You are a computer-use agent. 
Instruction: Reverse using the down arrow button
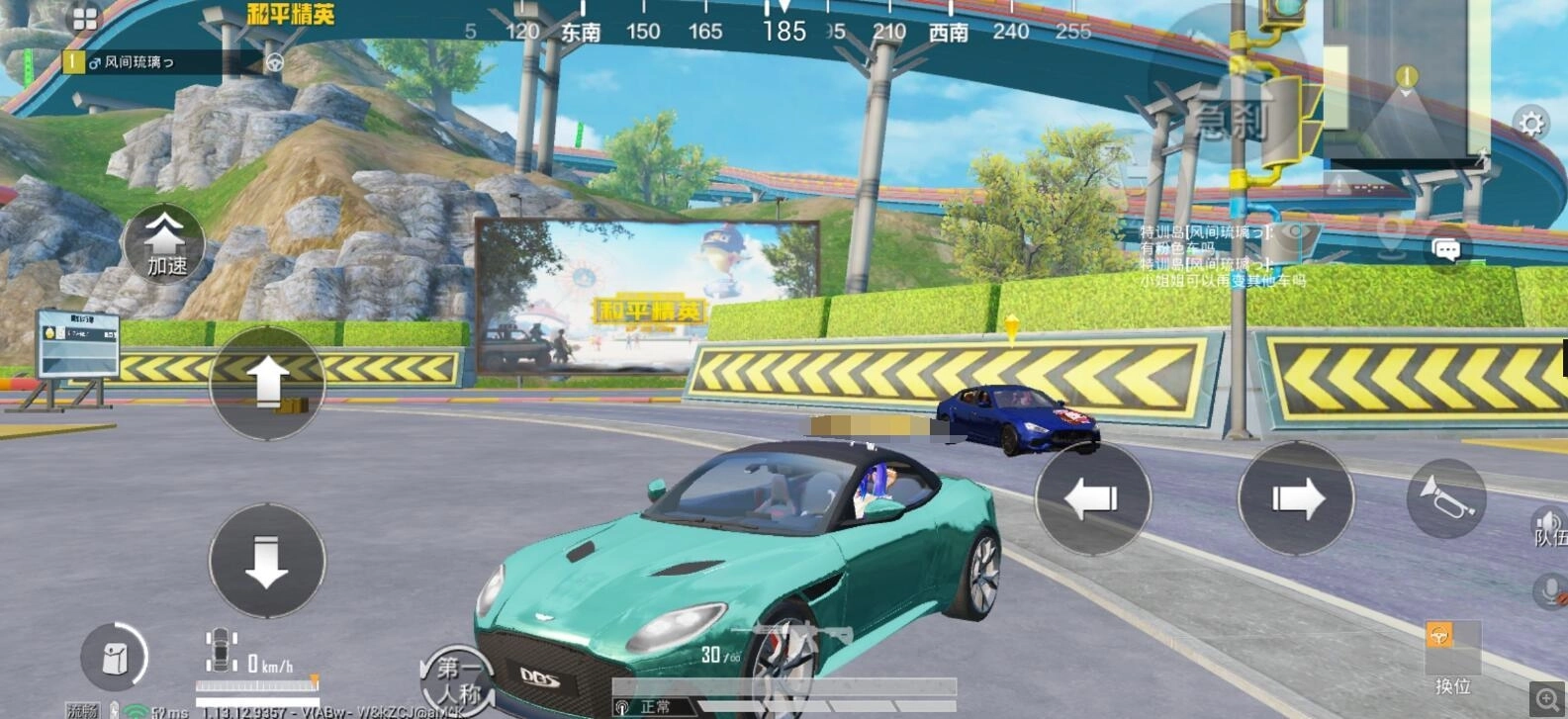click(x=266, y=561)
